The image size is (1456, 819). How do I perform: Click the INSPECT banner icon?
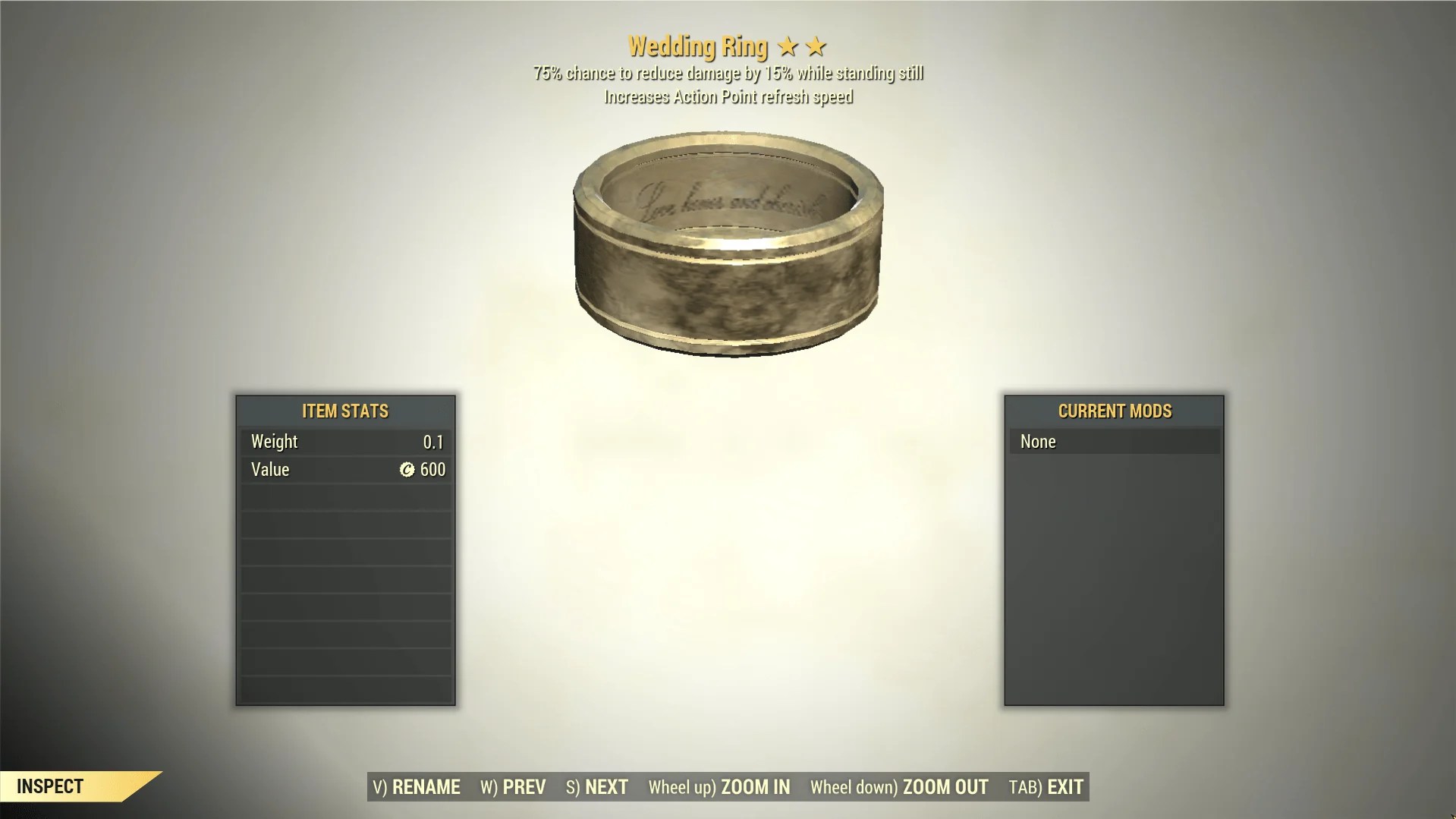click(51, 786)
